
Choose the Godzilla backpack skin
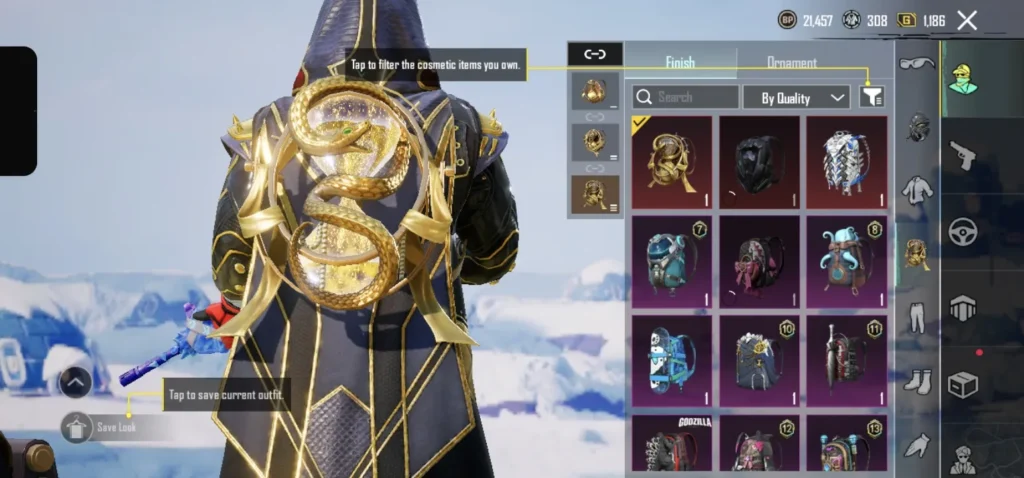tap(671, 443)
